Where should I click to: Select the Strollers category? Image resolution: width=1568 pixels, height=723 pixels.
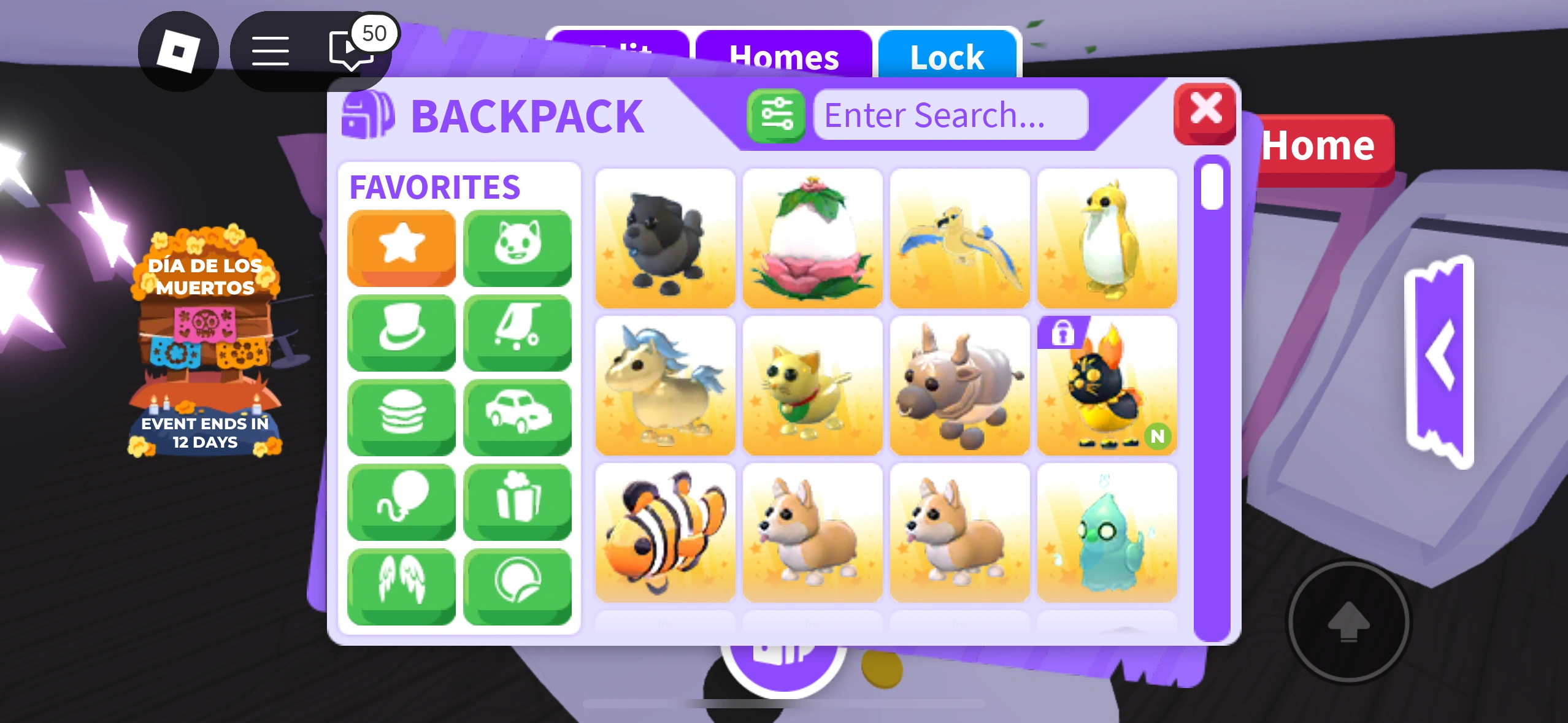pos(517,331)
